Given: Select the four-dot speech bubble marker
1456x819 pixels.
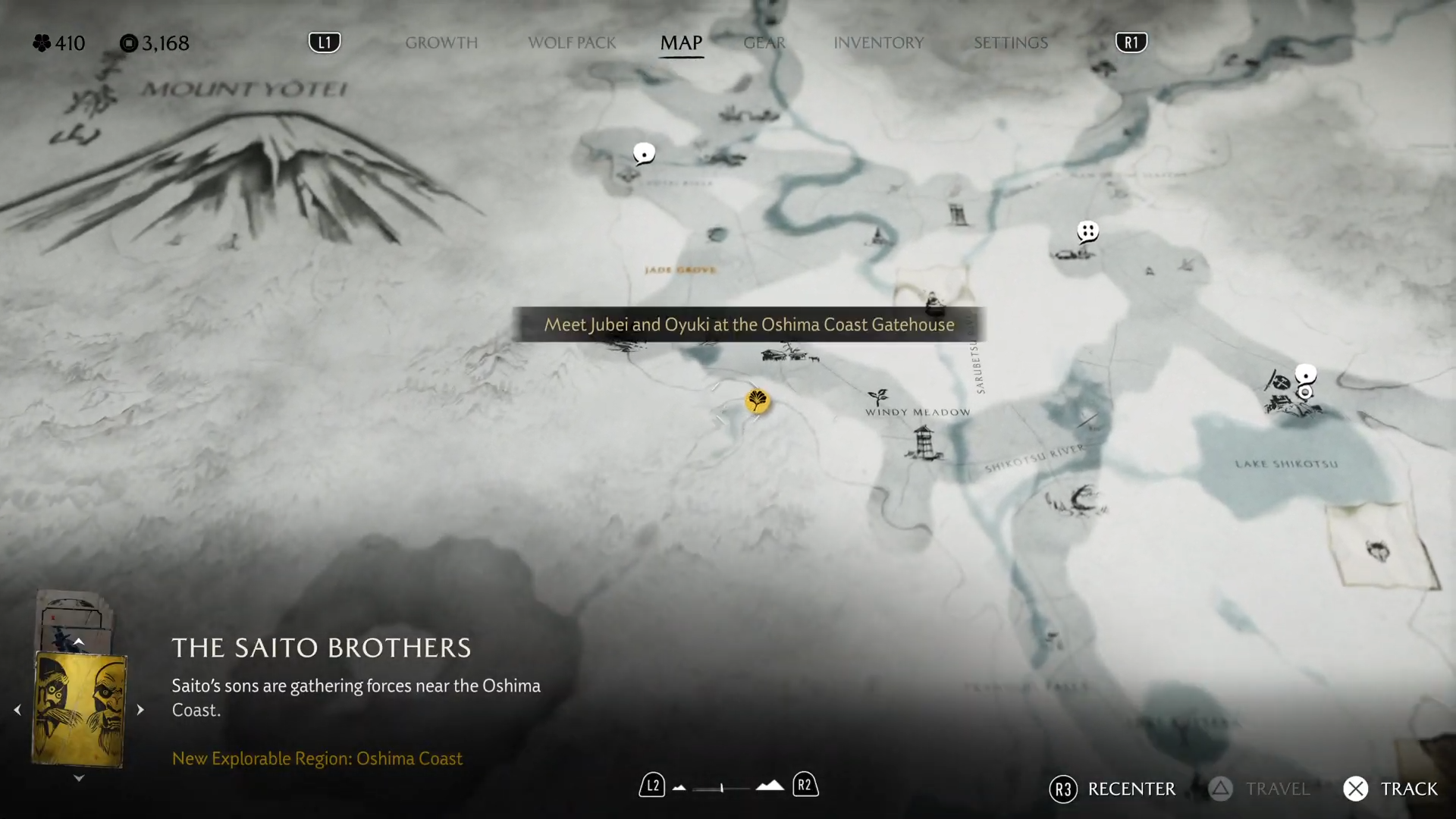Looking at the screenshot, I should [x=1087, y=231].
